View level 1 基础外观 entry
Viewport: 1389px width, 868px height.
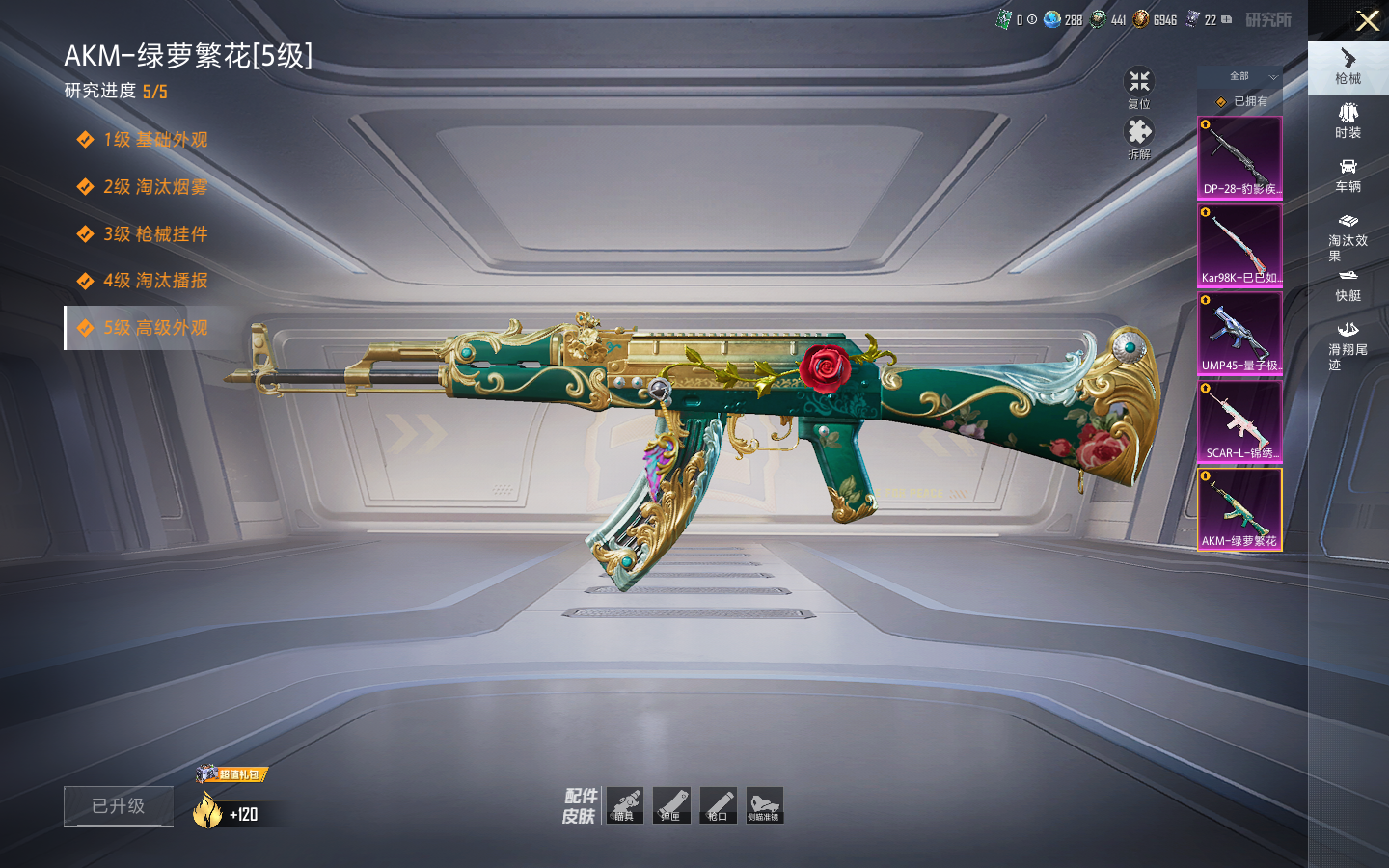pyautogui.click(x=154, y=140)
